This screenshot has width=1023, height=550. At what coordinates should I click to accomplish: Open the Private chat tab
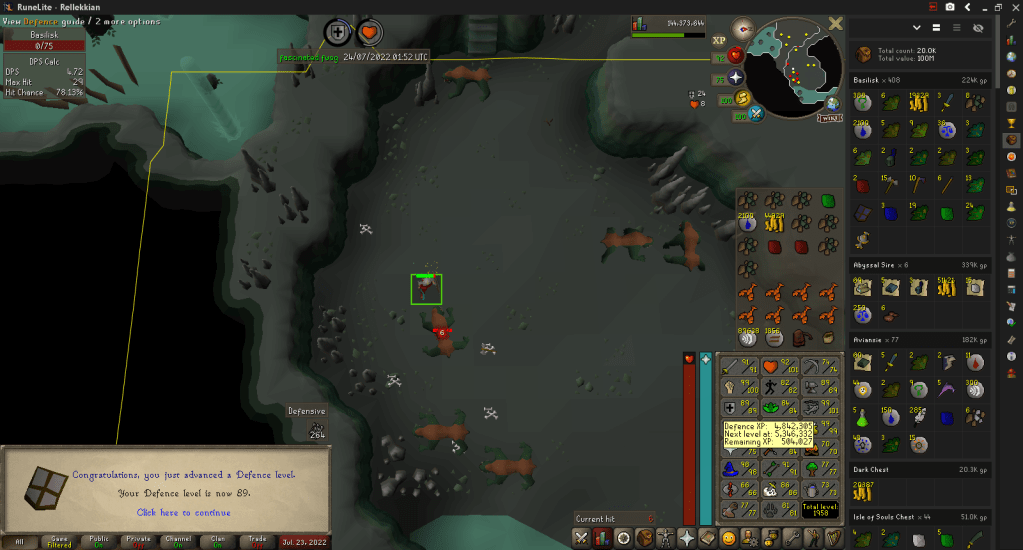(x=139, y=540)
